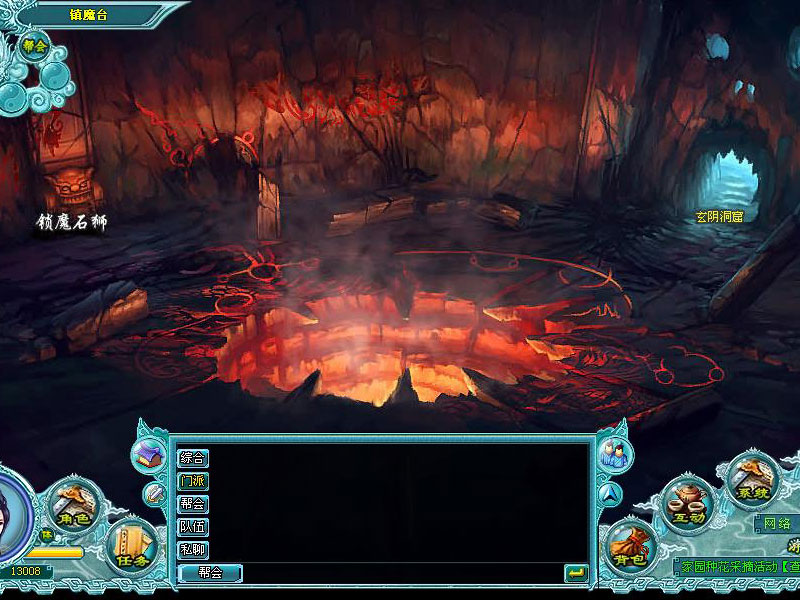Select the 门派 sect chat tab
The image size is (800, 600).
pos(193,481)
